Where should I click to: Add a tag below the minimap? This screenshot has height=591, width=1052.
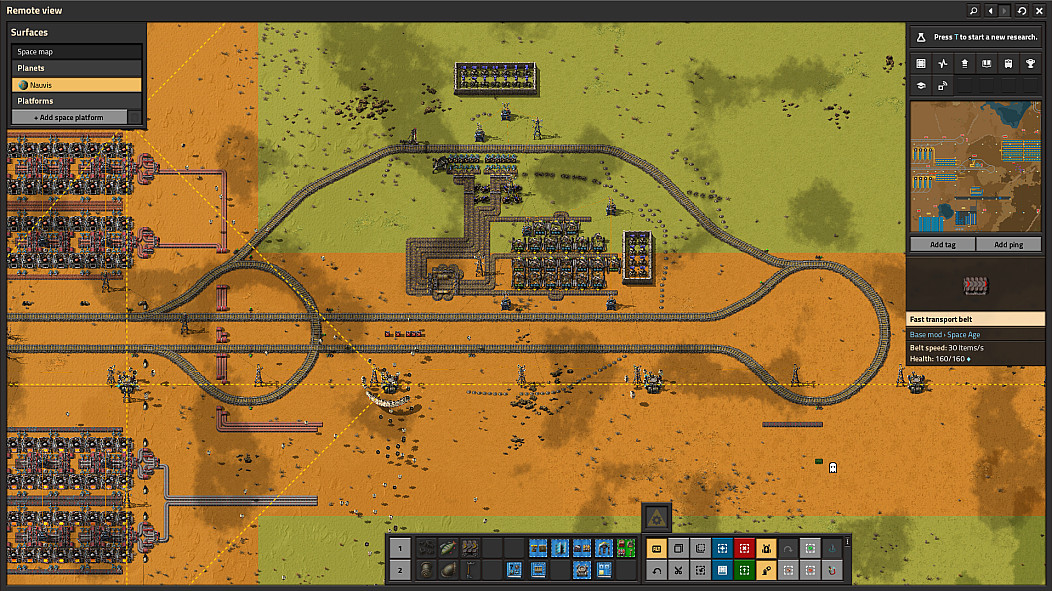(x=941, y=245)
